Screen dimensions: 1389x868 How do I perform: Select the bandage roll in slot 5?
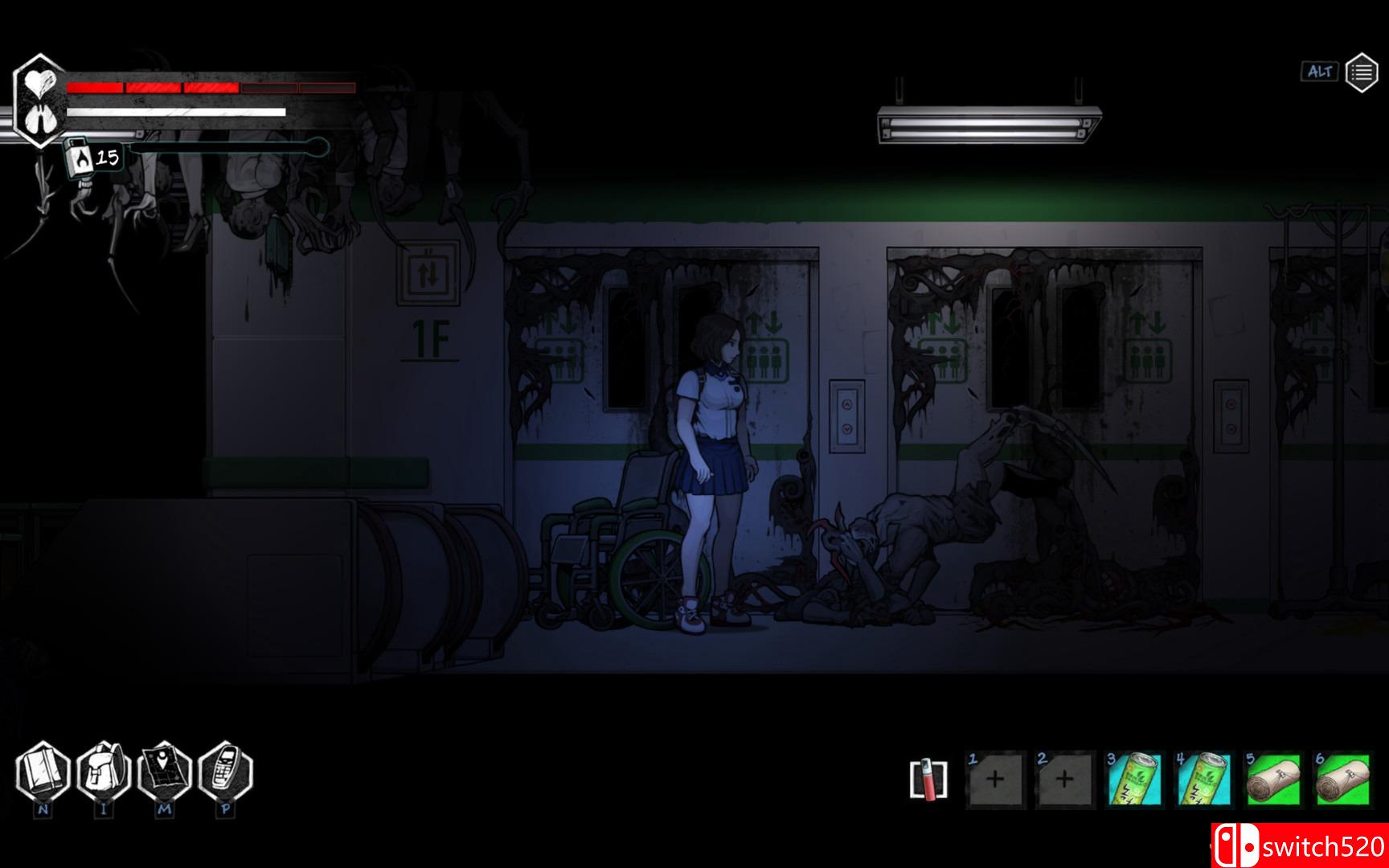point(1272,779)
